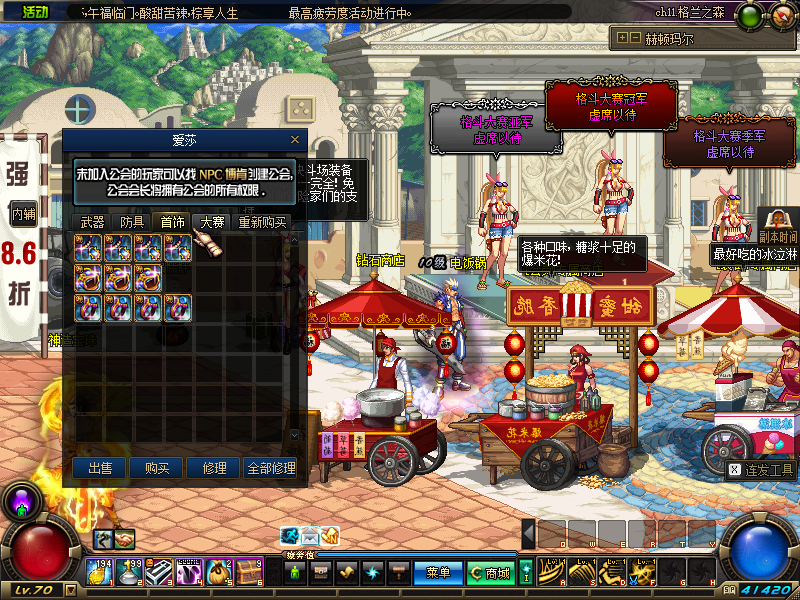
Task: Repair everything with 全部修理
Action: [x=271, y=468]
